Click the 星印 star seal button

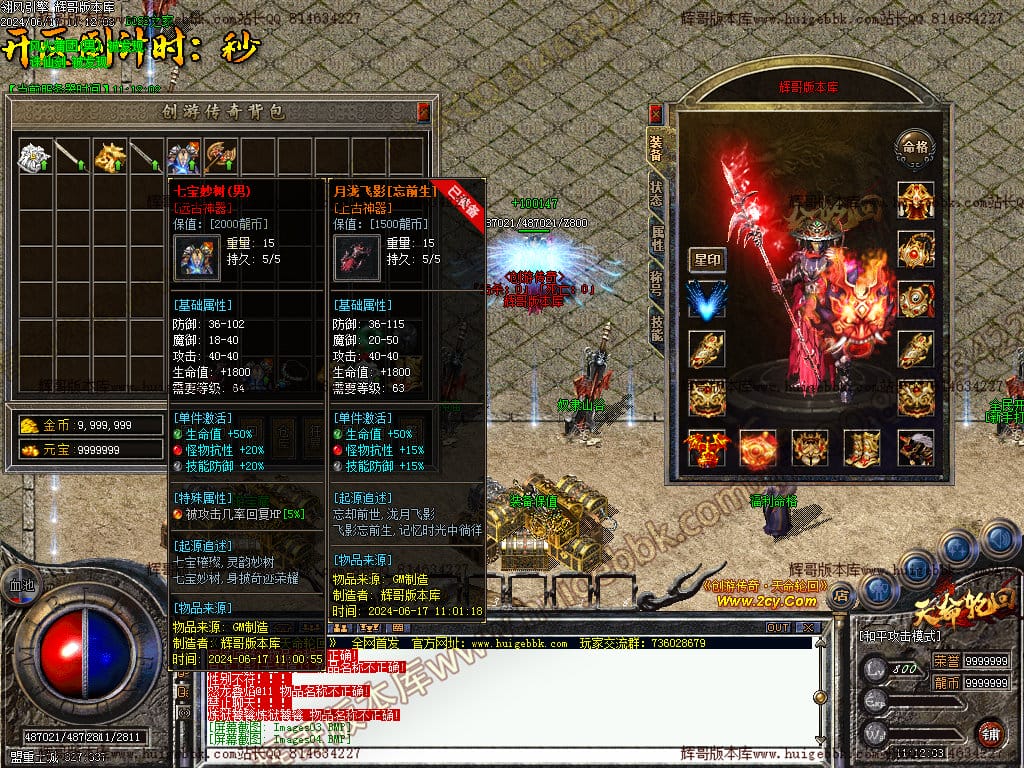707,260
